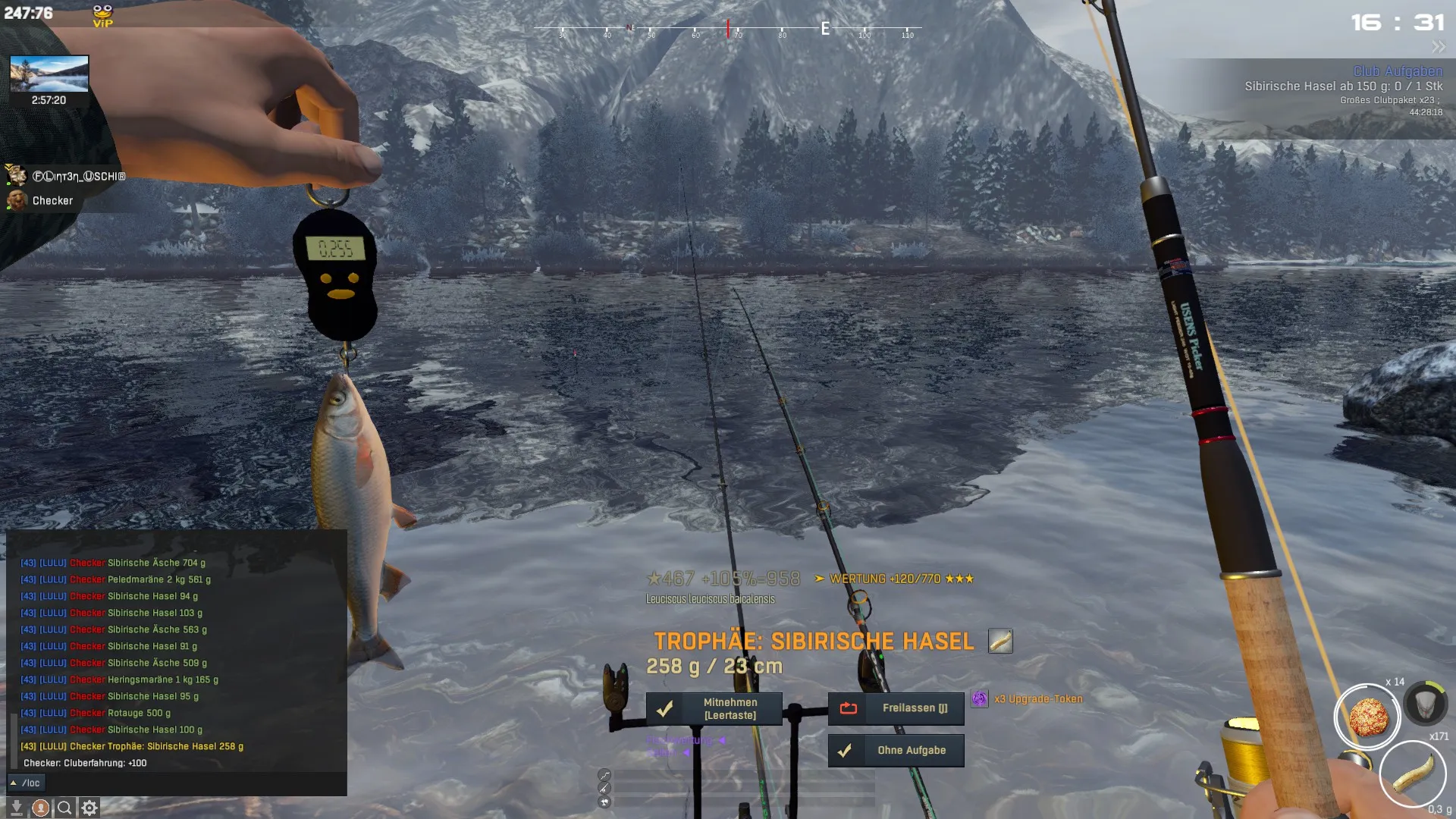Click the Upgrade-Token reward icon
Image resolution: width=1456 pixels, height=819 pixels.
click(x=979, y=698)
